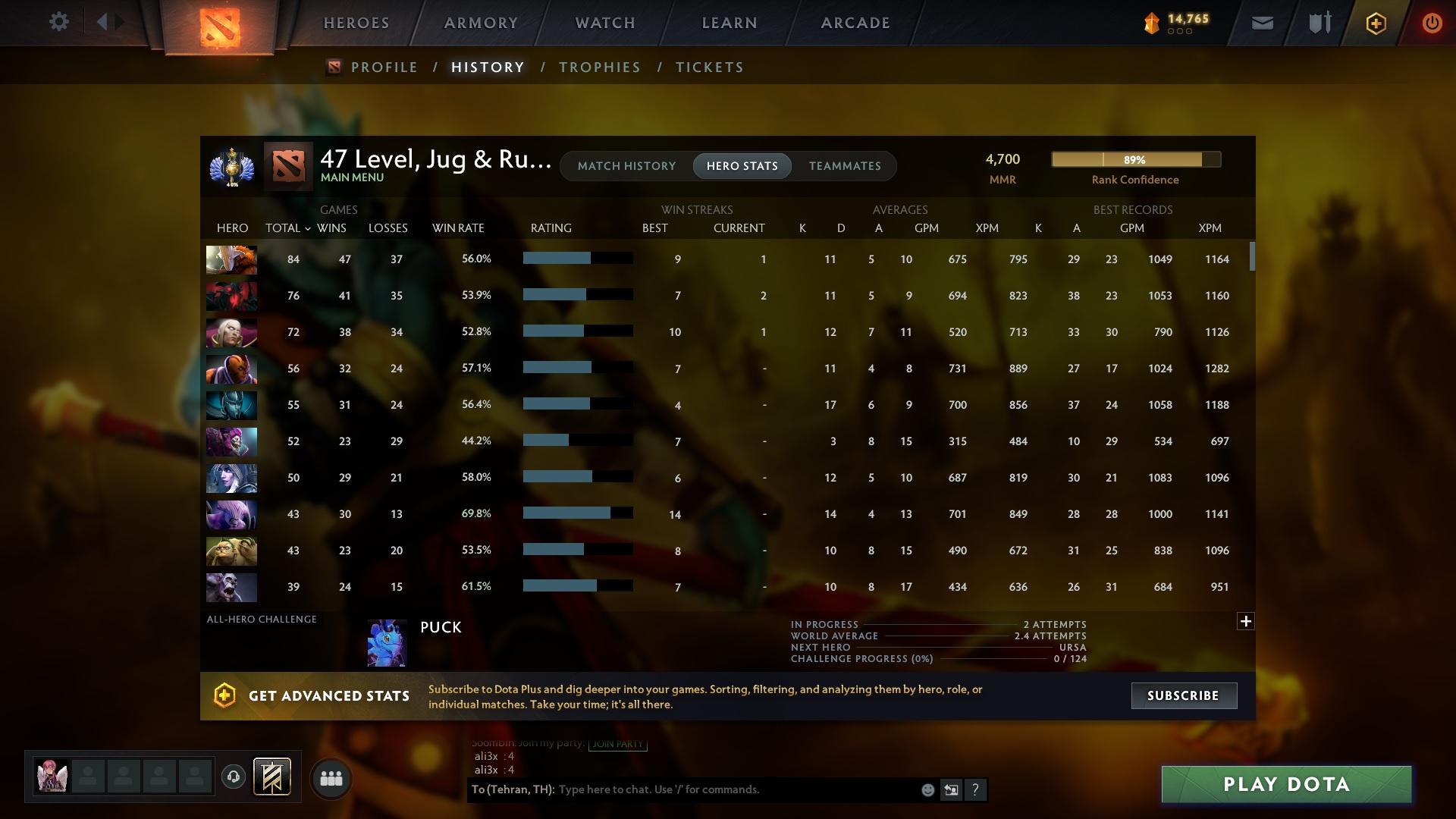Open the emoticon picker in the chat bar

click(x=927, y=789)
